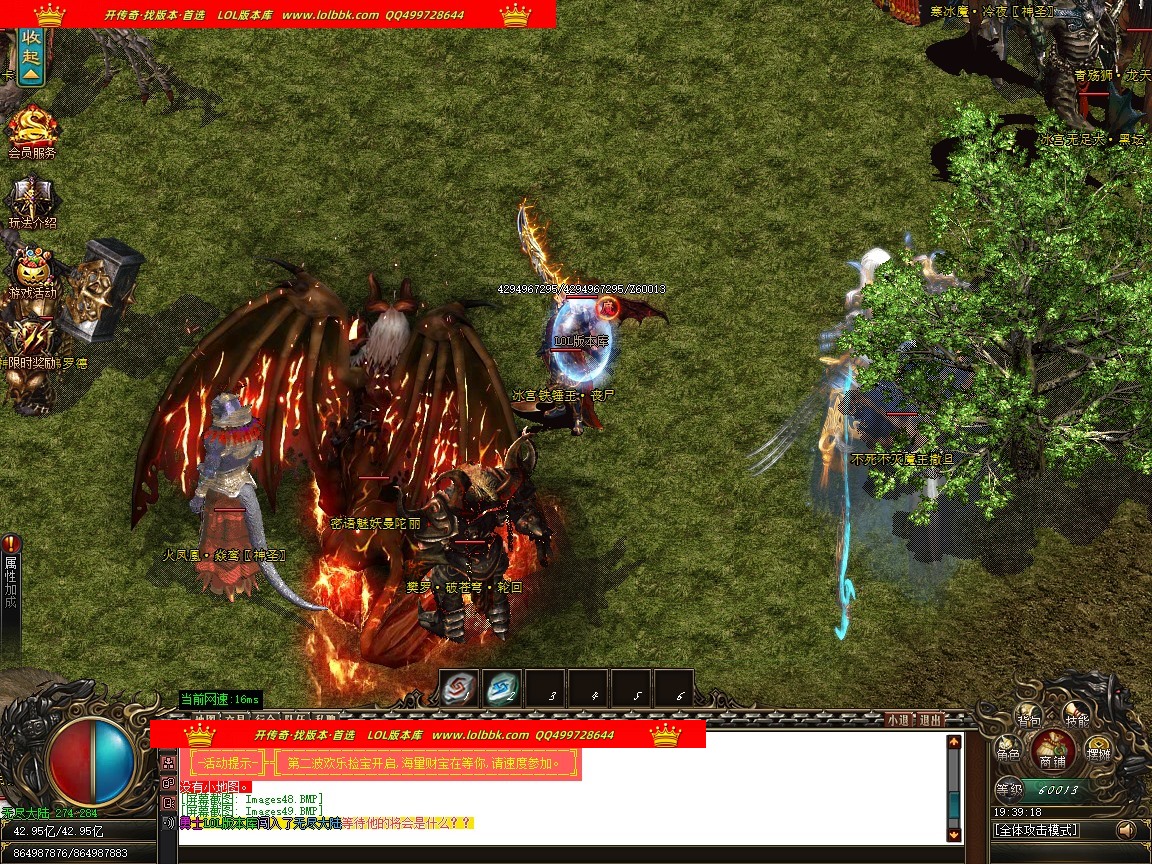The width and height of the screenshot is (1152, 864).
Task: Click the 小退 logout button
Action: click(x=897, y=719)
